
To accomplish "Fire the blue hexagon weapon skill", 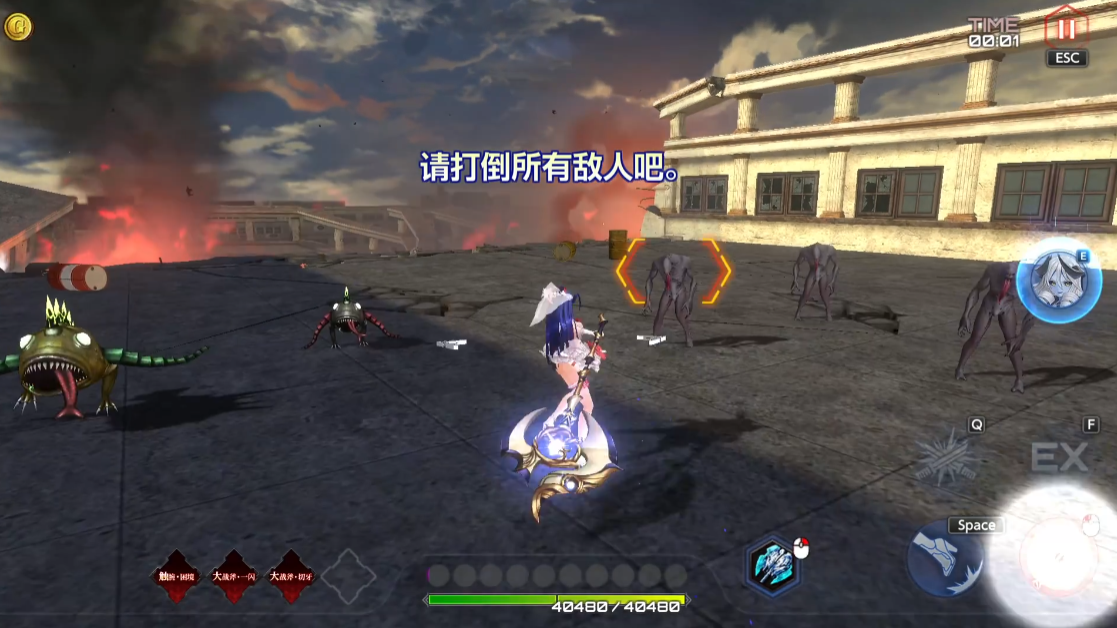I will click(774, 565).
